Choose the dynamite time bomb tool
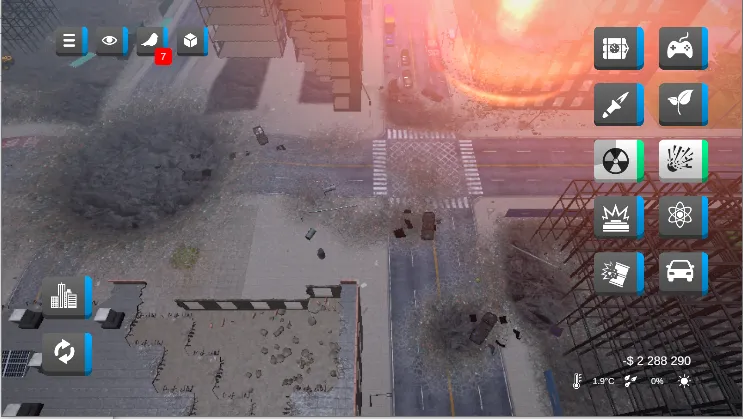The height and width of the screenshot is (419, 743). [616, 48]
